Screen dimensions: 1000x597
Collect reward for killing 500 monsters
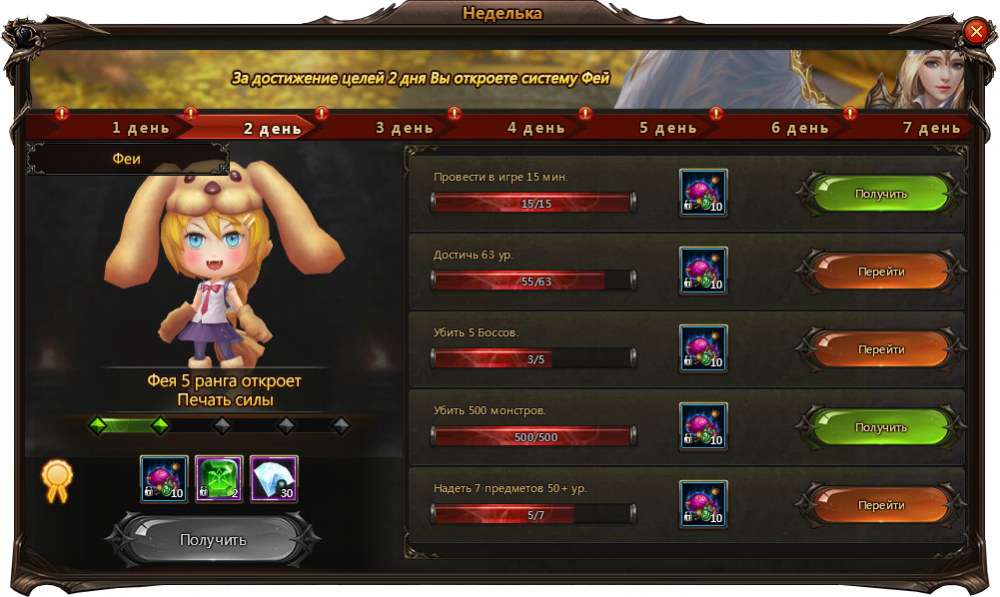(881, 427)
